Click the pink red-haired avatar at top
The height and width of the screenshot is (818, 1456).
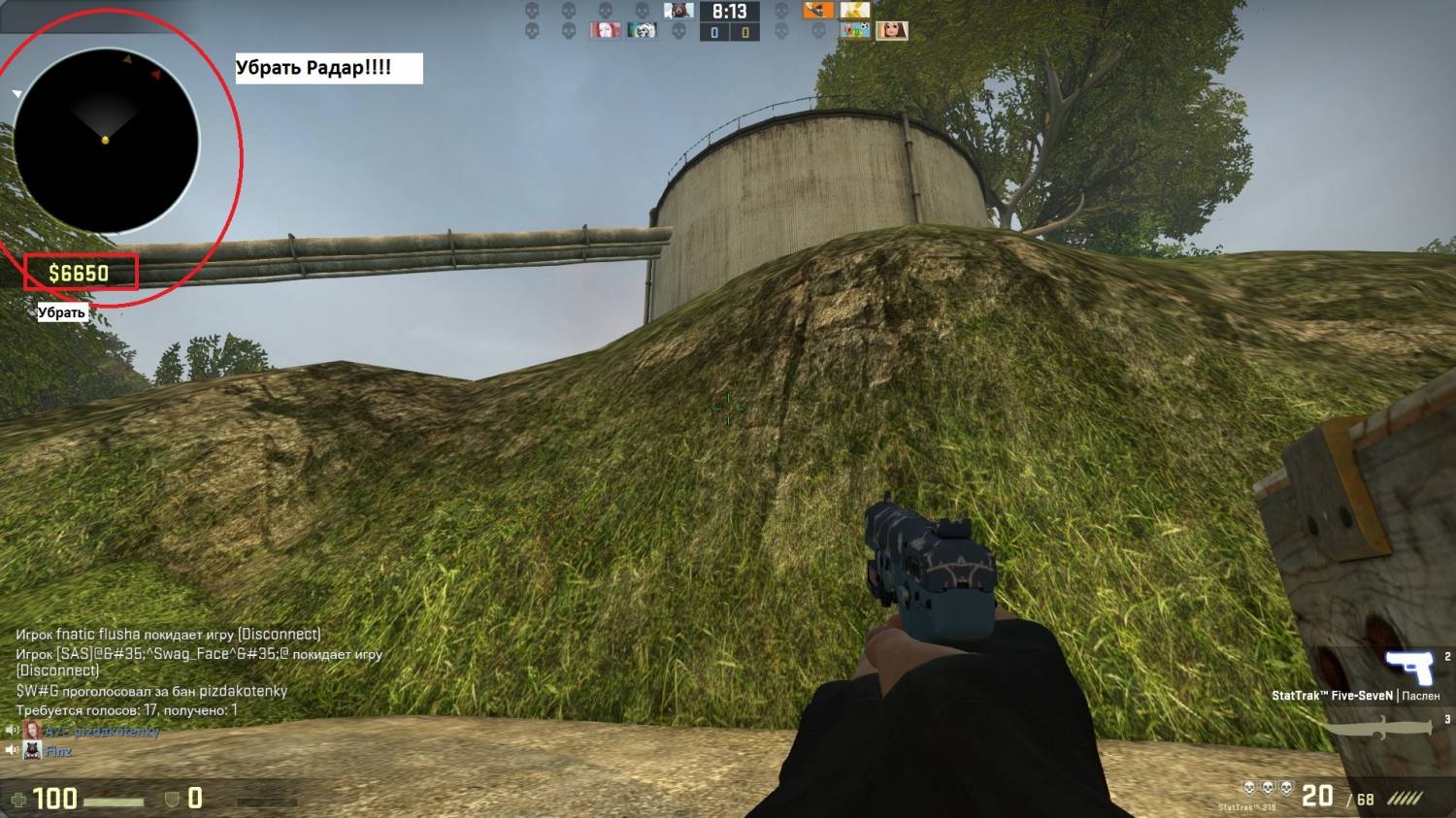coord(605,31)
